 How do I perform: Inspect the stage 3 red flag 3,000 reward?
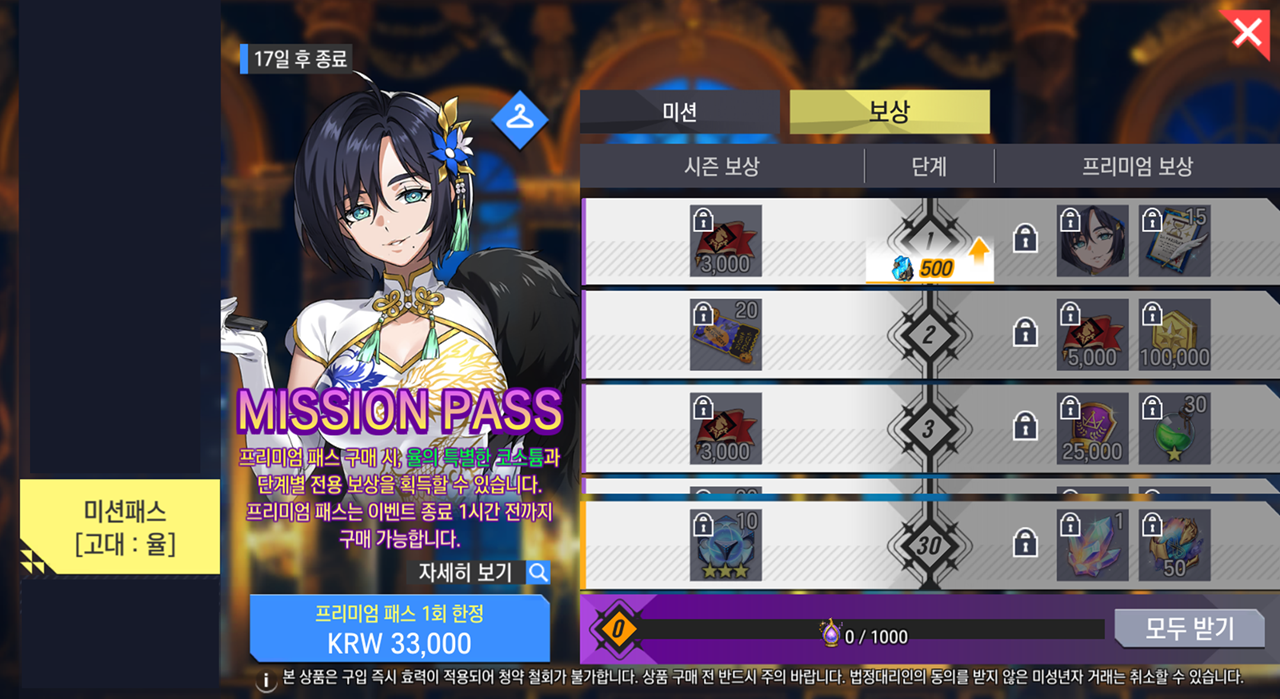point(726,429)
